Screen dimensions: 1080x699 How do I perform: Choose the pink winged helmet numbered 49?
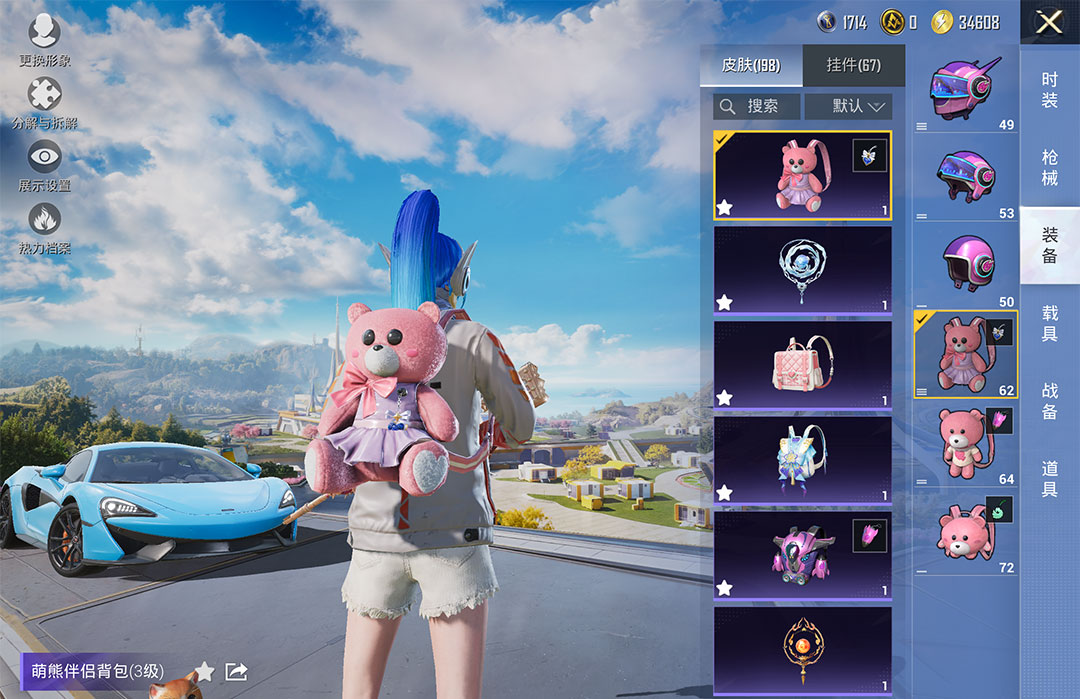[964, 90]
